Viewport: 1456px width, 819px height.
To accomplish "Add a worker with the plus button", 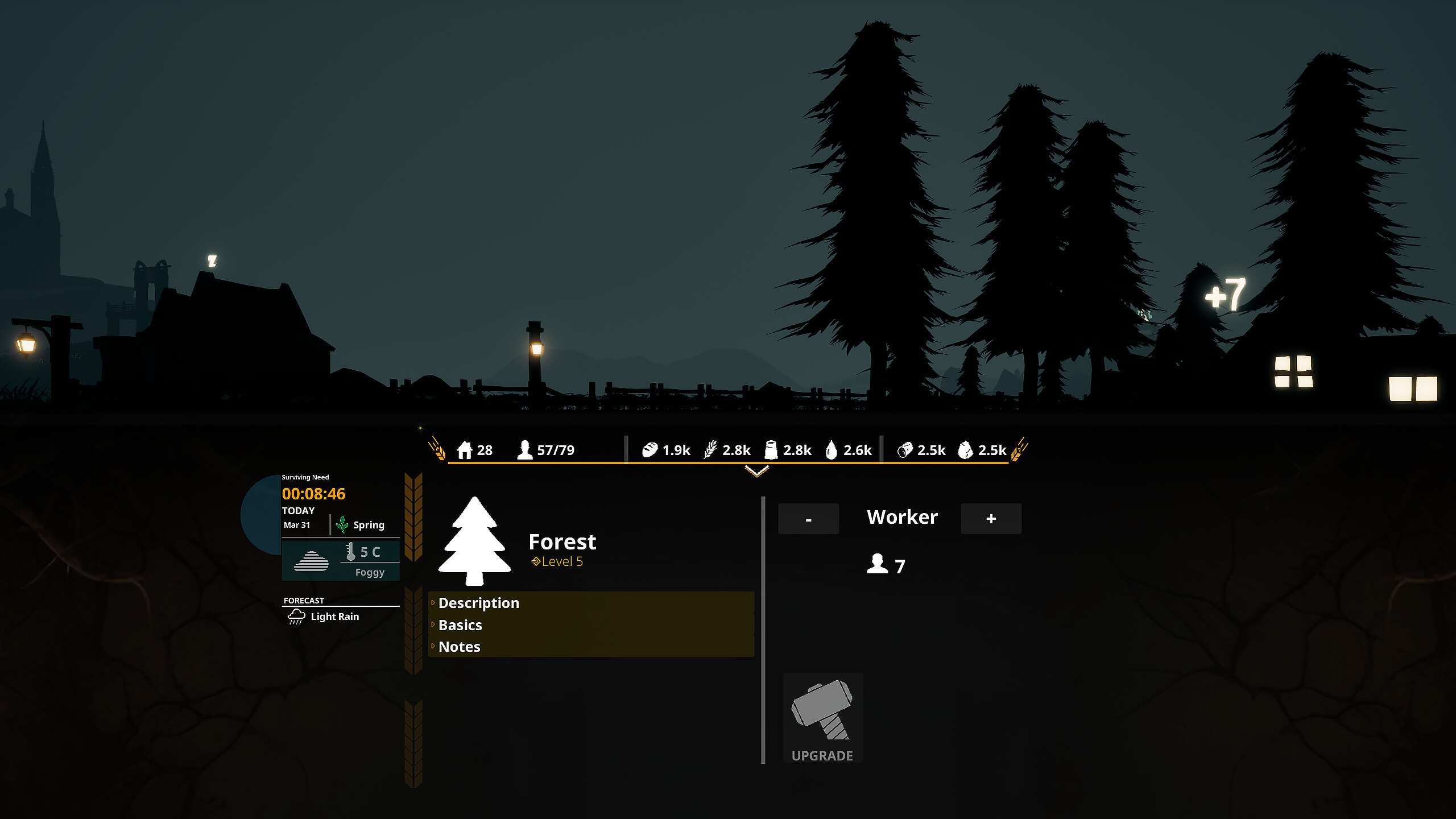I will click(x=991, y=518).
